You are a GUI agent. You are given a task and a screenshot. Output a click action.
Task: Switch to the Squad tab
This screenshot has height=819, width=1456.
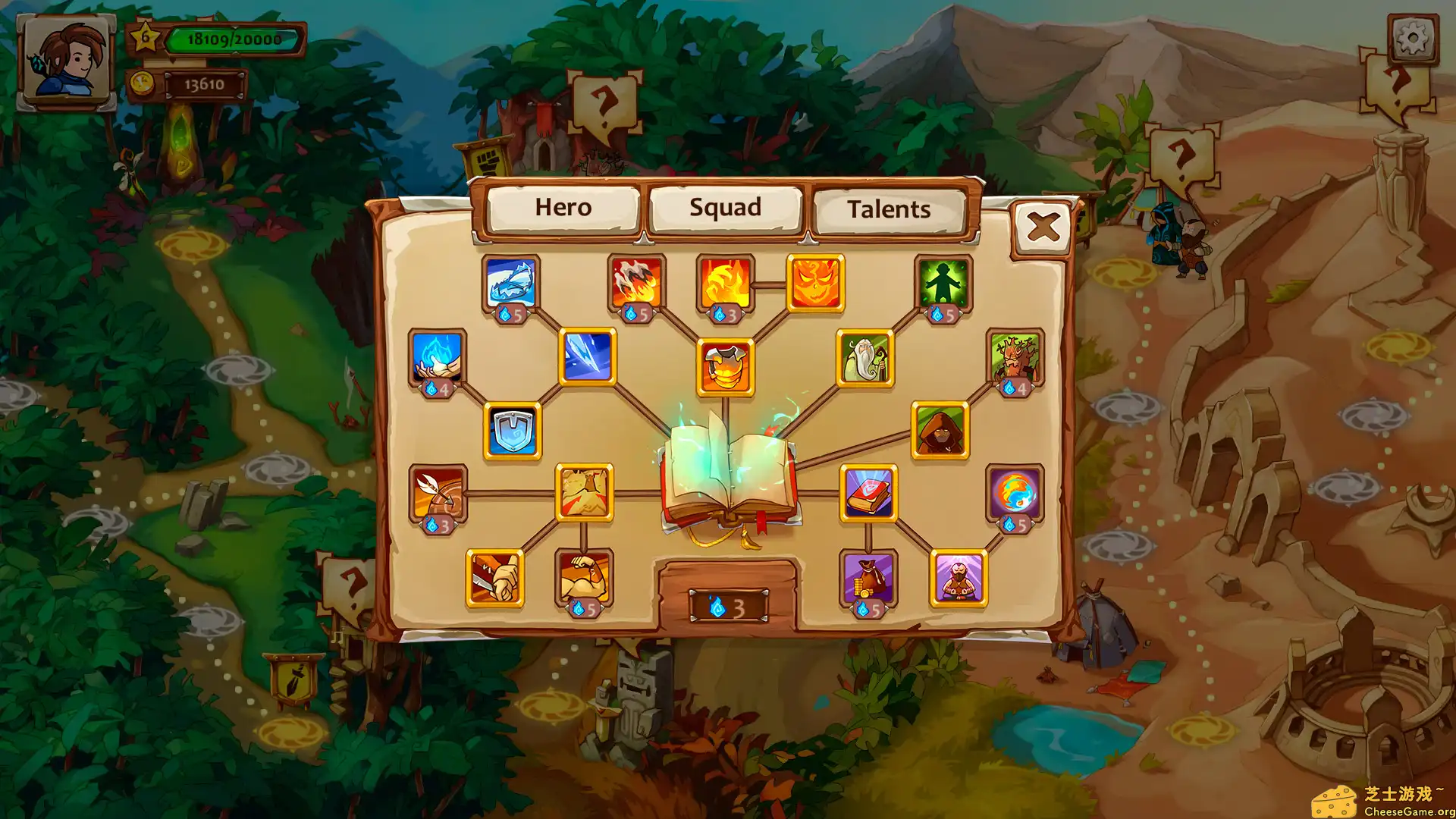(724, 207)
